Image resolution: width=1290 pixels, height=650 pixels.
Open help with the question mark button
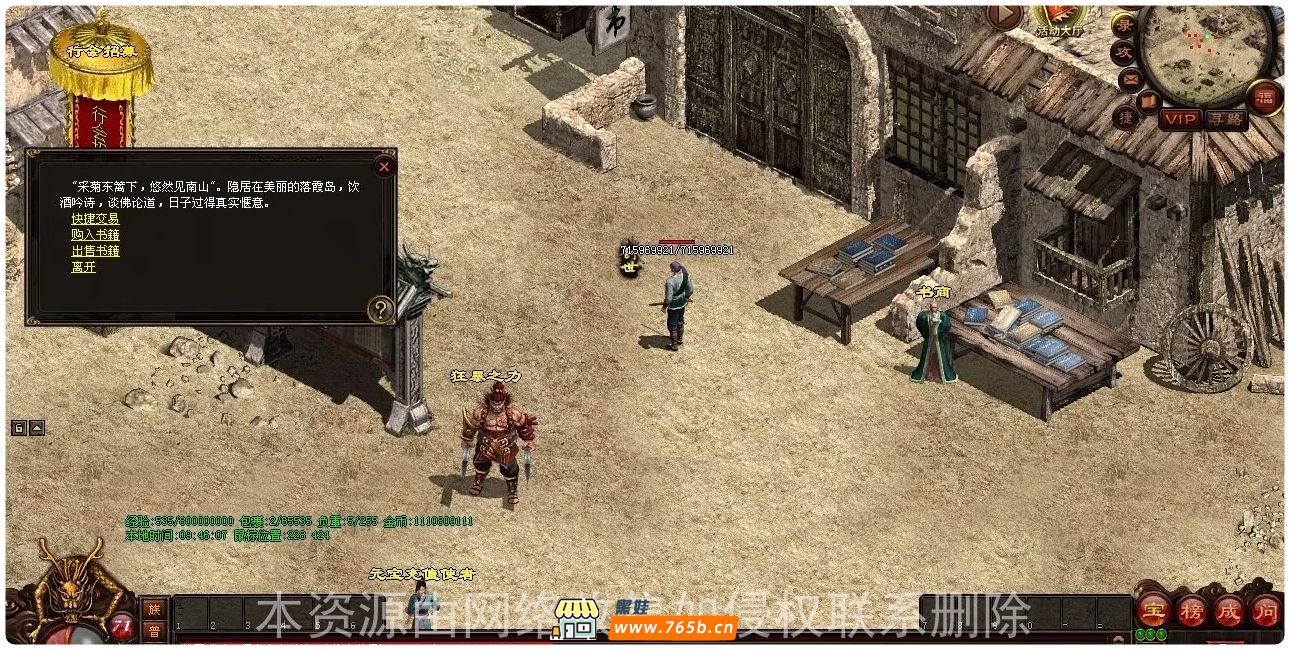pos(379,309)
